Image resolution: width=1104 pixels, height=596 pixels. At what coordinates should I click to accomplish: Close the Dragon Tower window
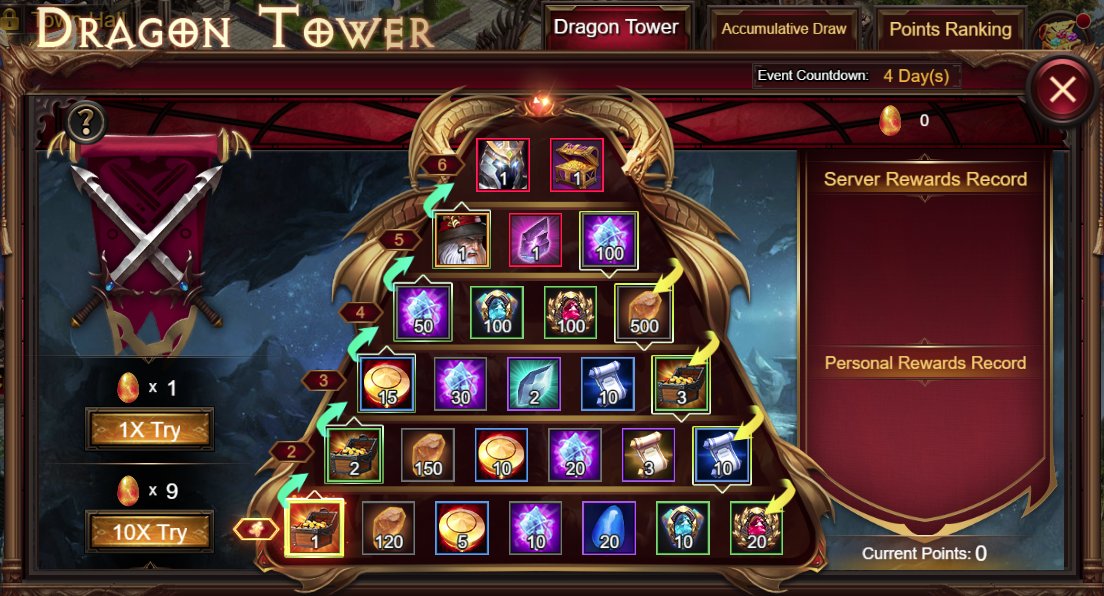(1062, 91)
